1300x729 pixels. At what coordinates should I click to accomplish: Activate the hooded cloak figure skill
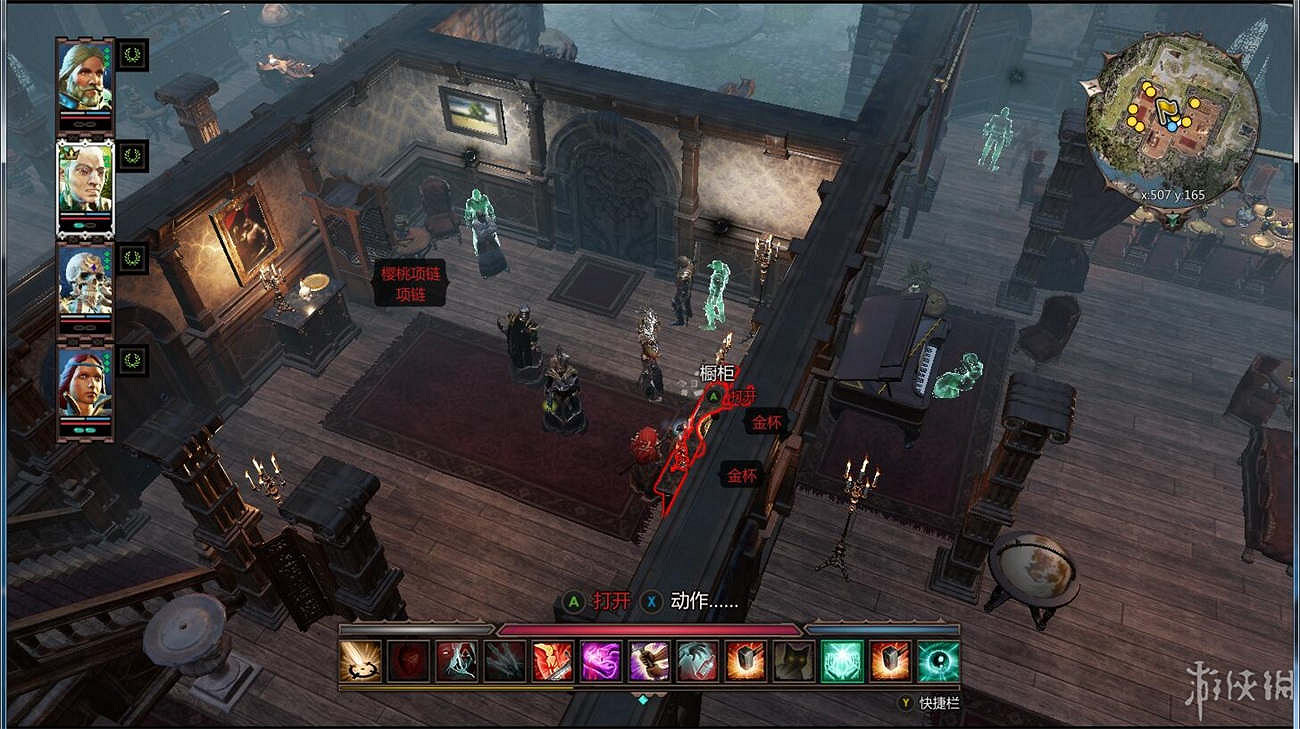point(456,661)
